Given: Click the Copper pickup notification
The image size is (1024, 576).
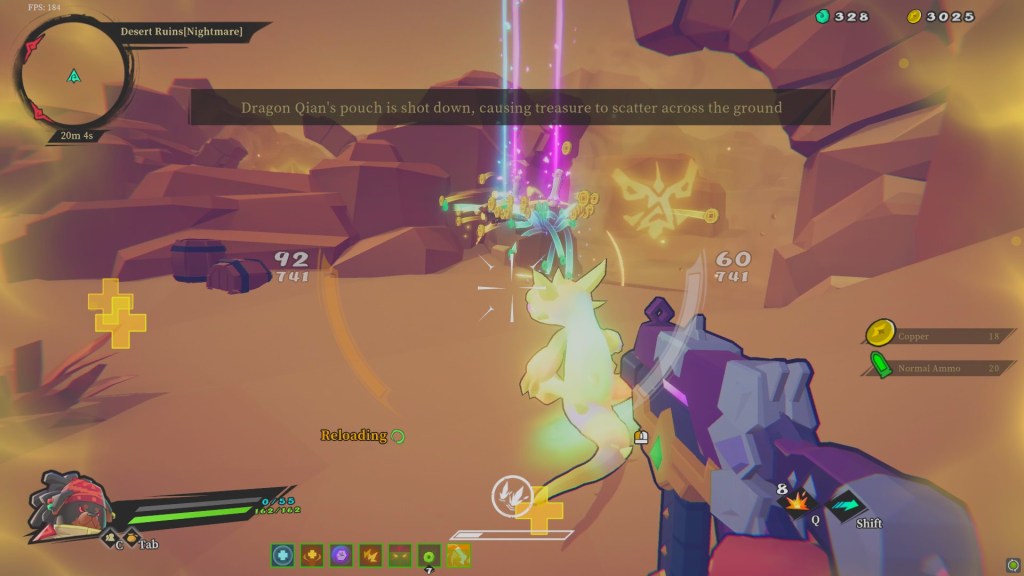Looking at the screenshot, I should [938, 336].
